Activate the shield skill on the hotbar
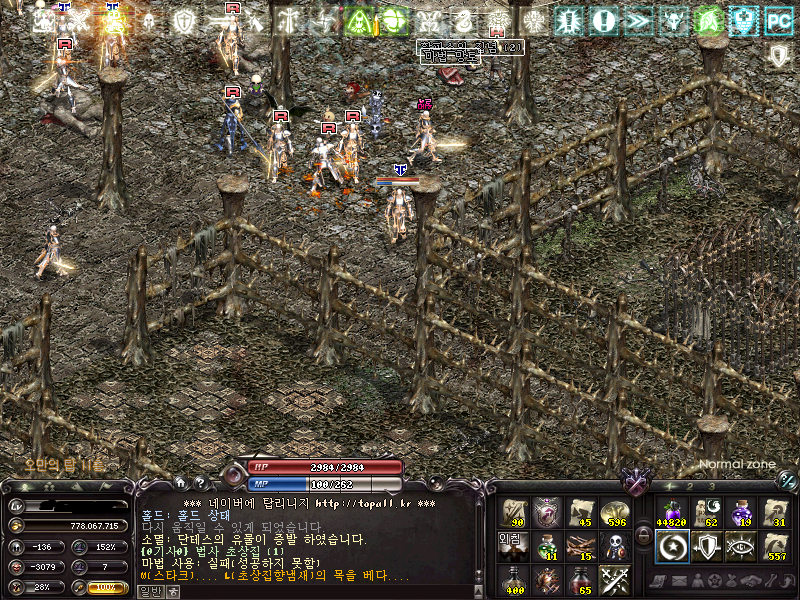Image resolution: width=800 pixels, height=600 pixels. 706,546
